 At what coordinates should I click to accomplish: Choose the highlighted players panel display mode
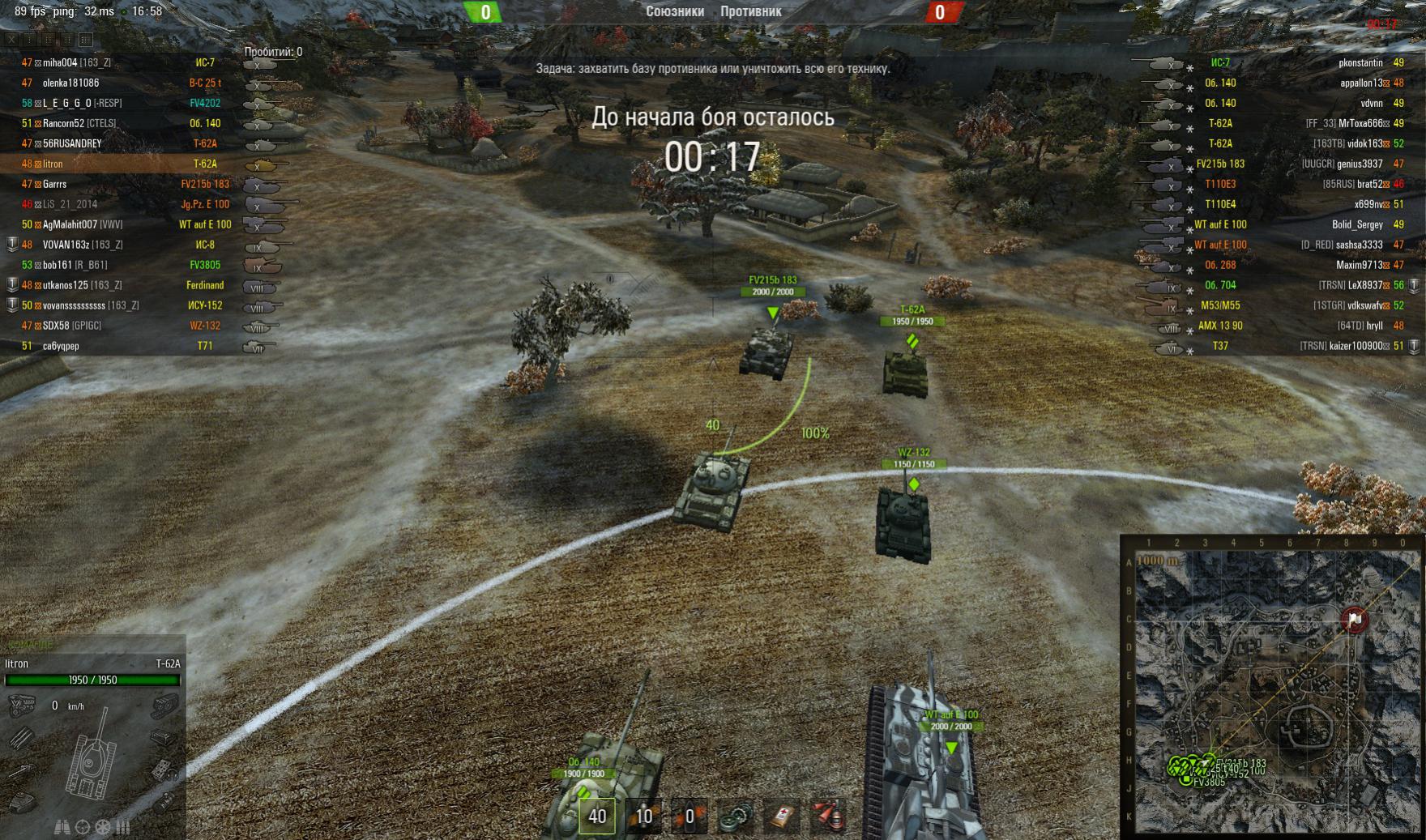[x=85, y=39]
